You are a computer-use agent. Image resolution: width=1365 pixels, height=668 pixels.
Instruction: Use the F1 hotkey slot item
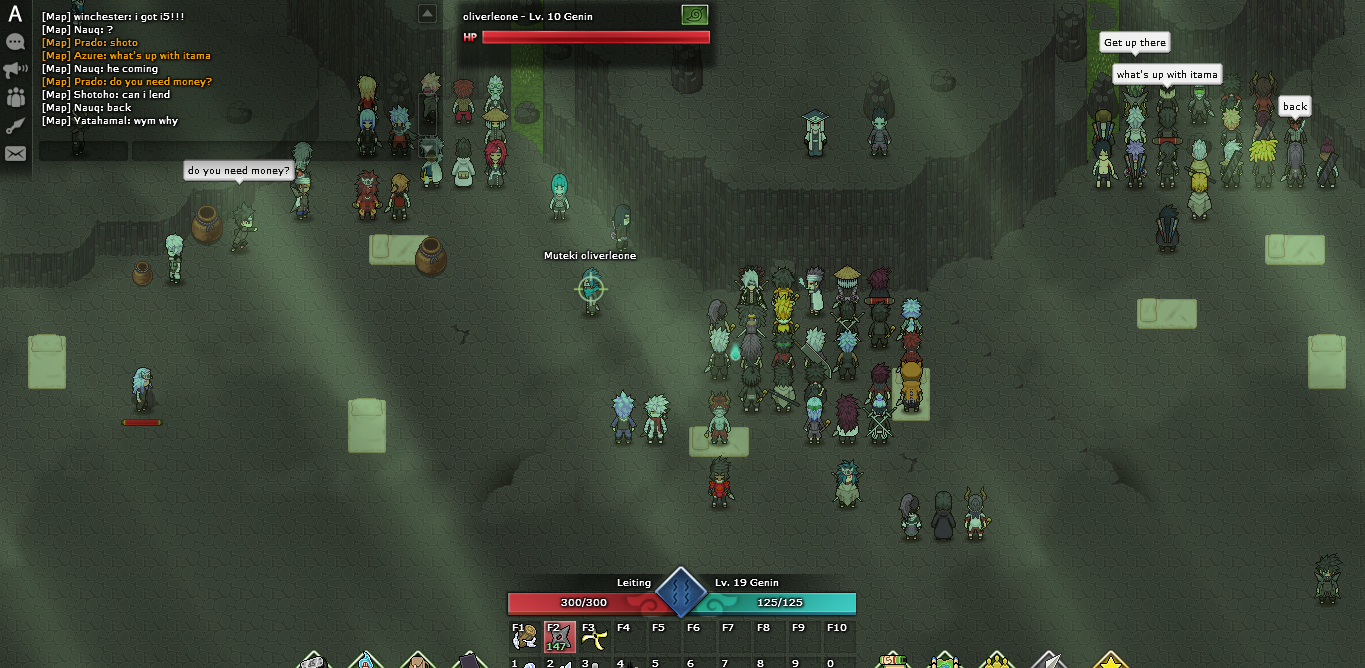pyautogui.click(x=525, y=637)
